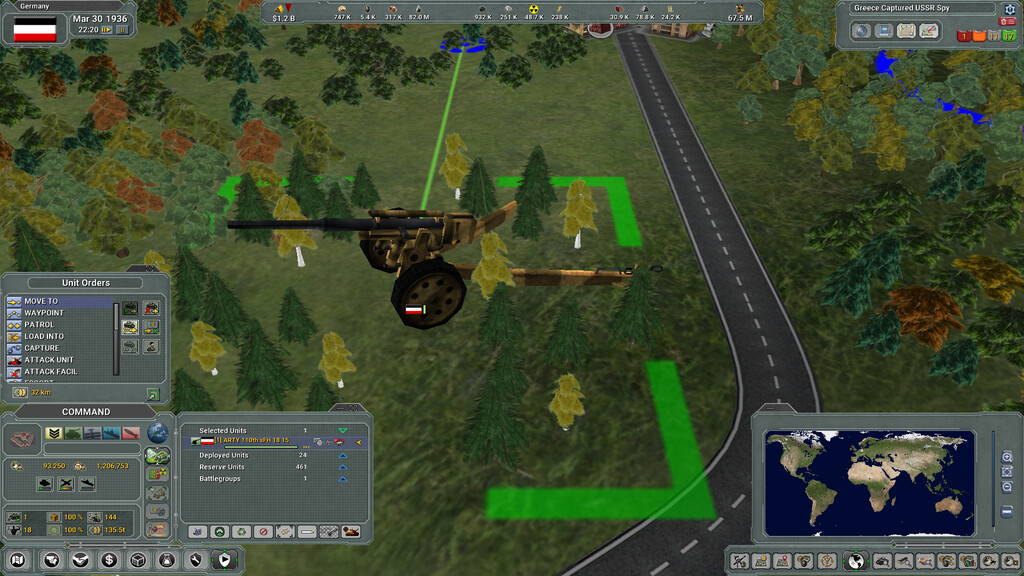Click the world minimap
Viewport: 1024px width, 576px height.
coord(867,482)
